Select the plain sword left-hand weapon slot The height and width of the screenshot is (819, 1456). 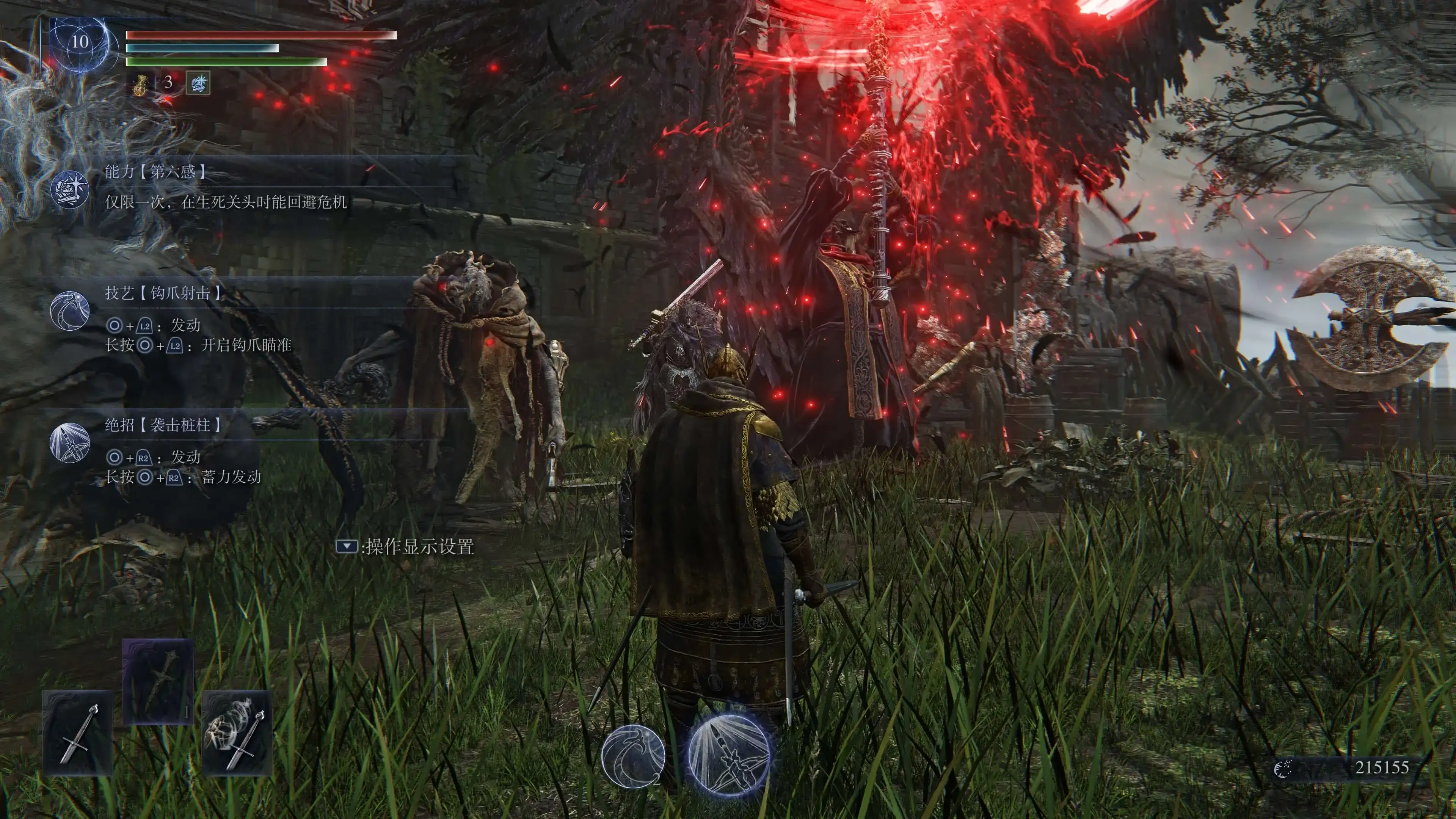tap(78, 733)
